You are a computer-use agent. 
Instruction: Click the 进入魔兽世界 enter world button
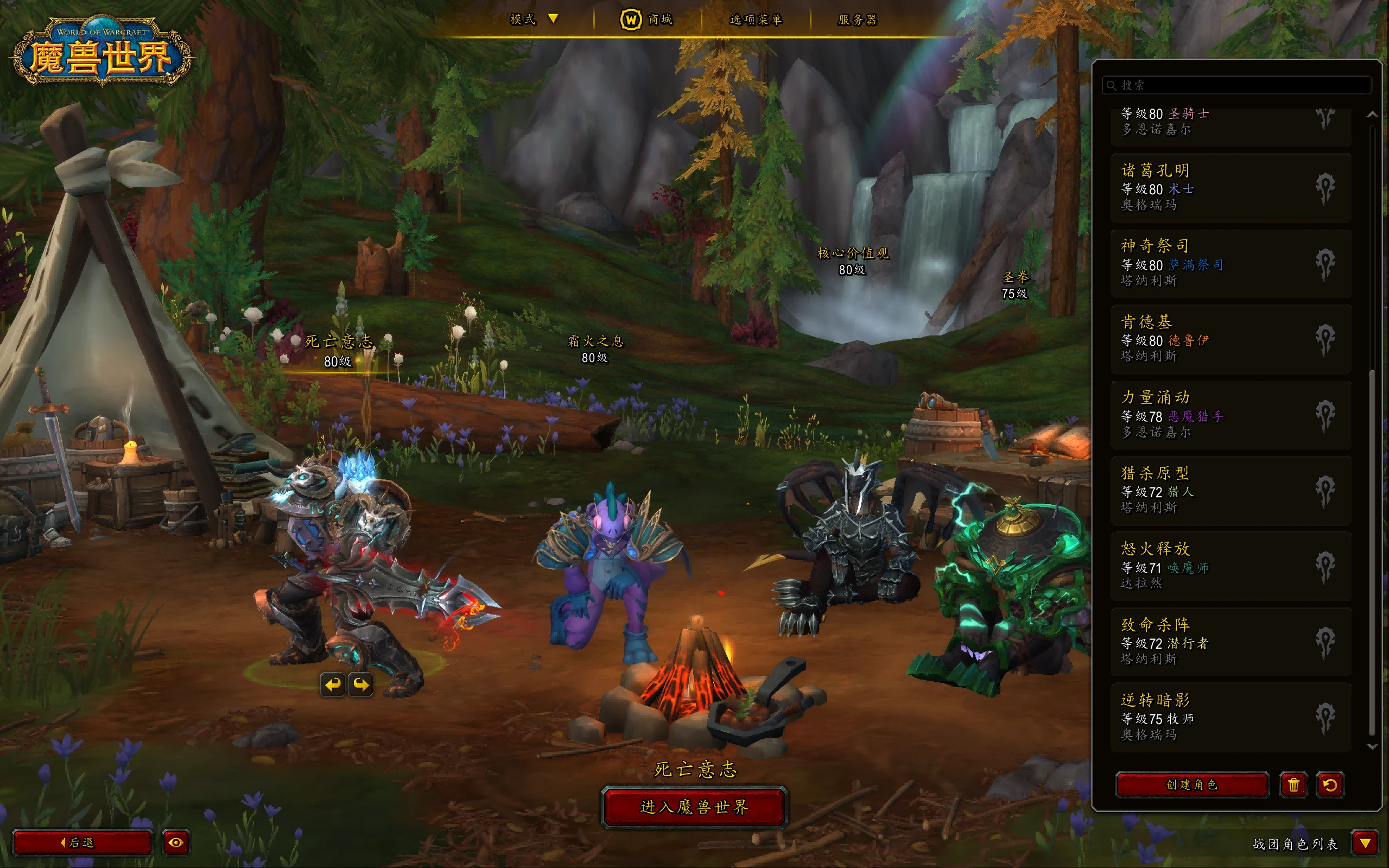click(694, 807)
